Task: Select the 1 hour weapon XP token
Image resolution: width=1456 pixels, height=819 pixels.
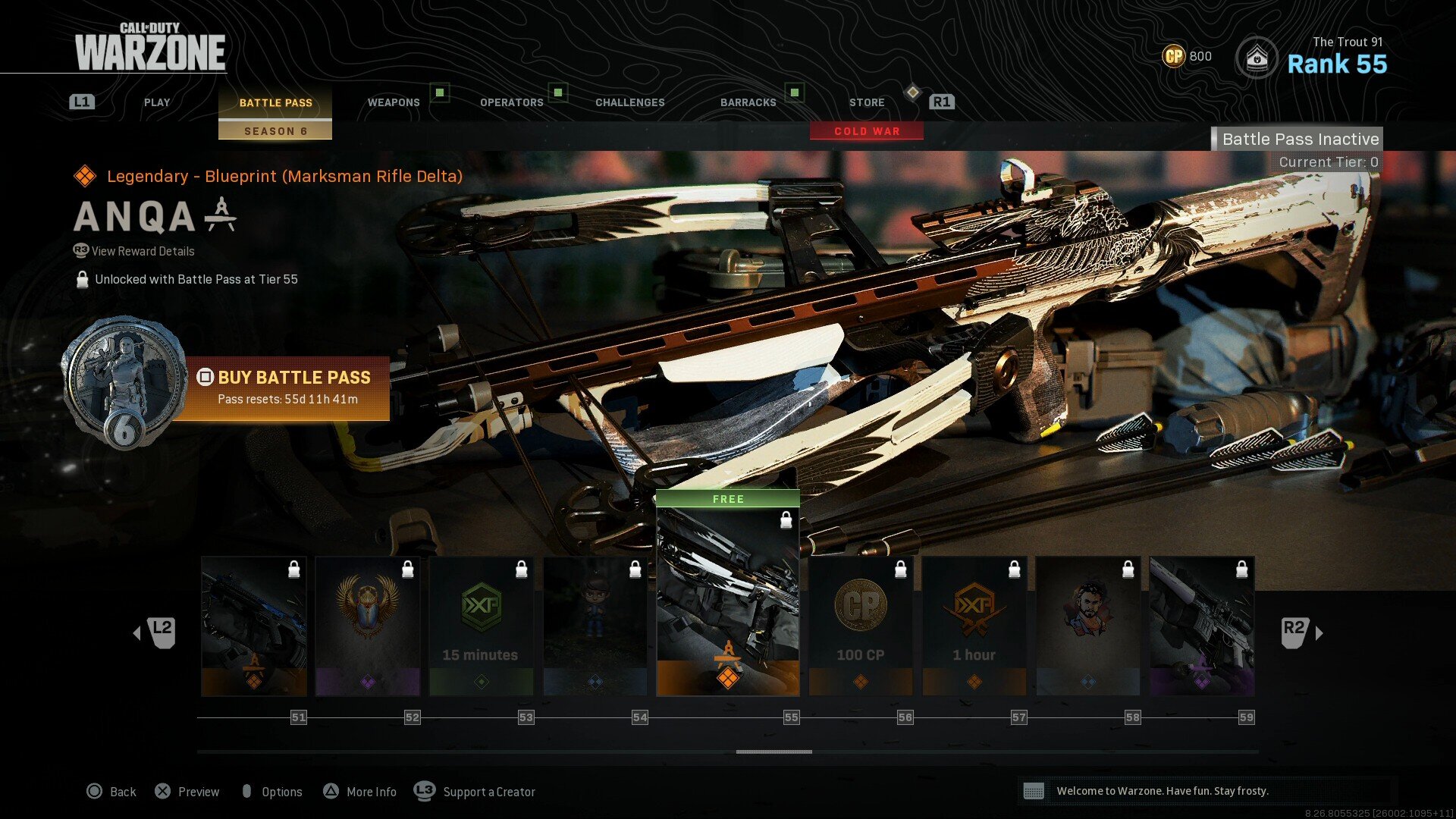Action: [x=974, y=626]
